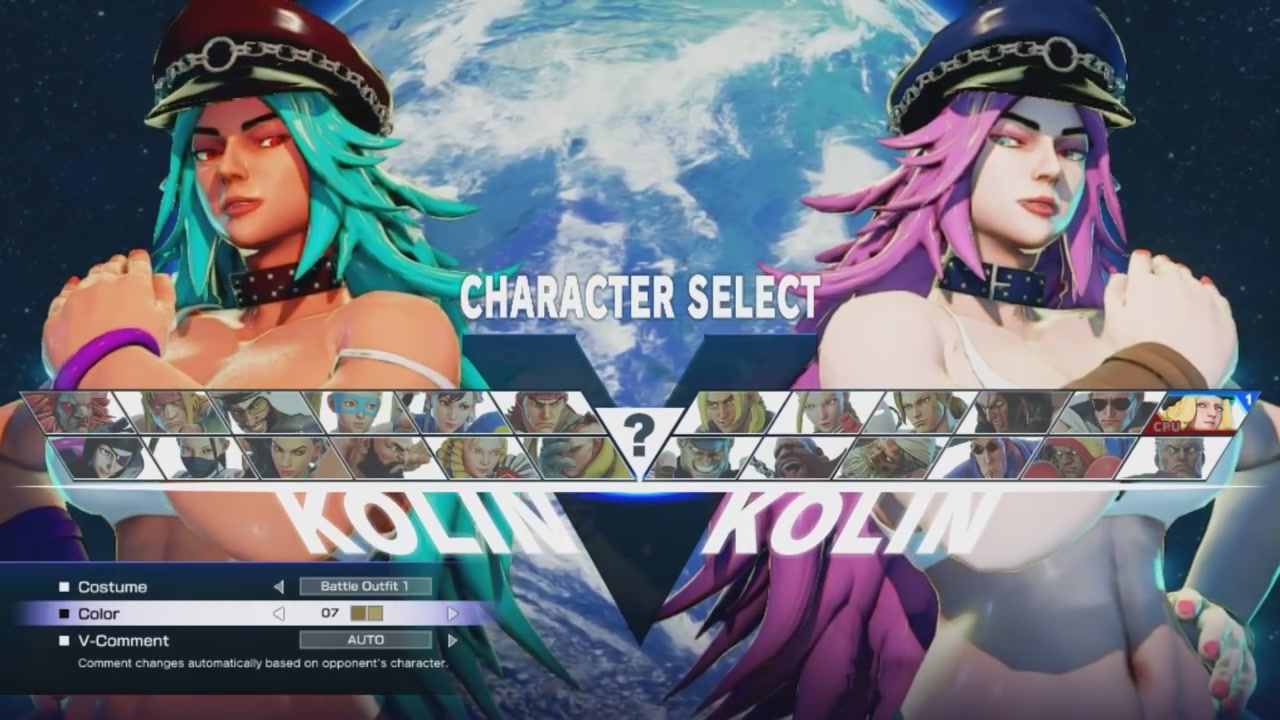Toggle the marker beside V-Comment
The width and height of the screenshot is (1280, 720).
pyautogui.click(x=66, y=641)
